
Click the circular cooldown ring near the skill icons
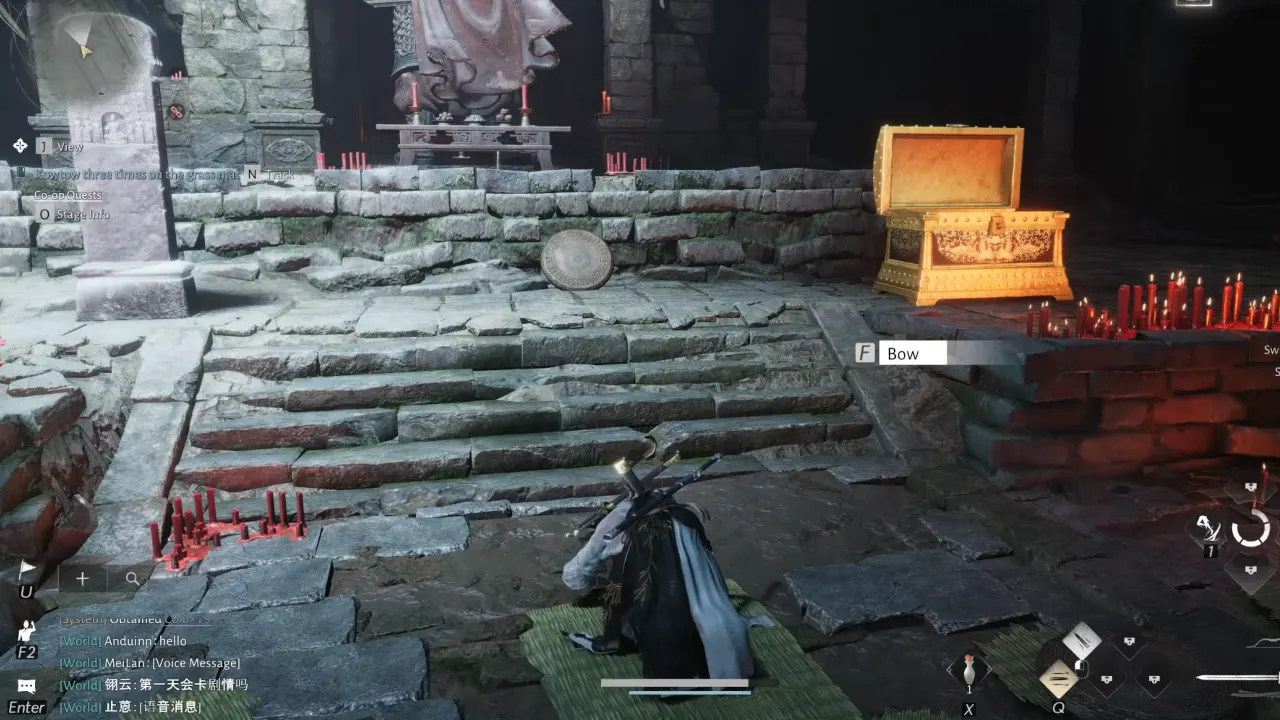coord(1250,528)
